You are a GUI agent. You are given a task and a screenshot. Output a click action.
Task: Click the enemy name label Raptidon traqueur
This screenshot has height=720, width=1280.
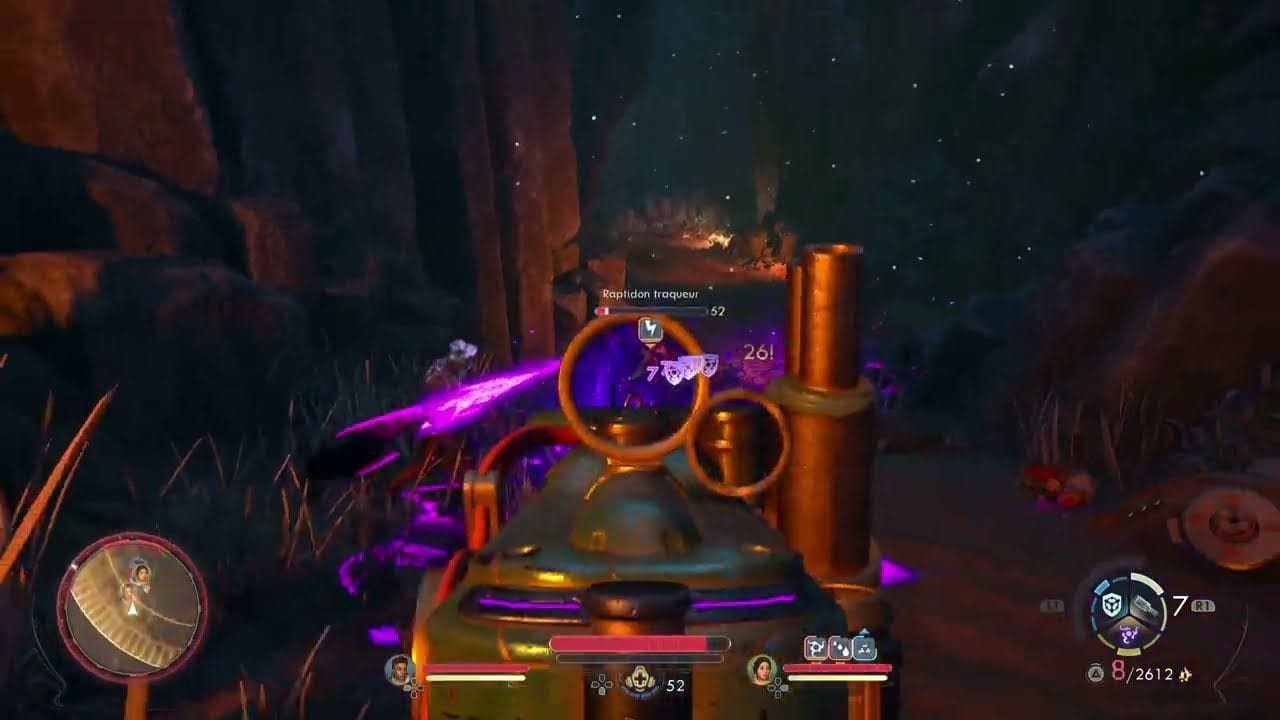click(x=650, y=295)
